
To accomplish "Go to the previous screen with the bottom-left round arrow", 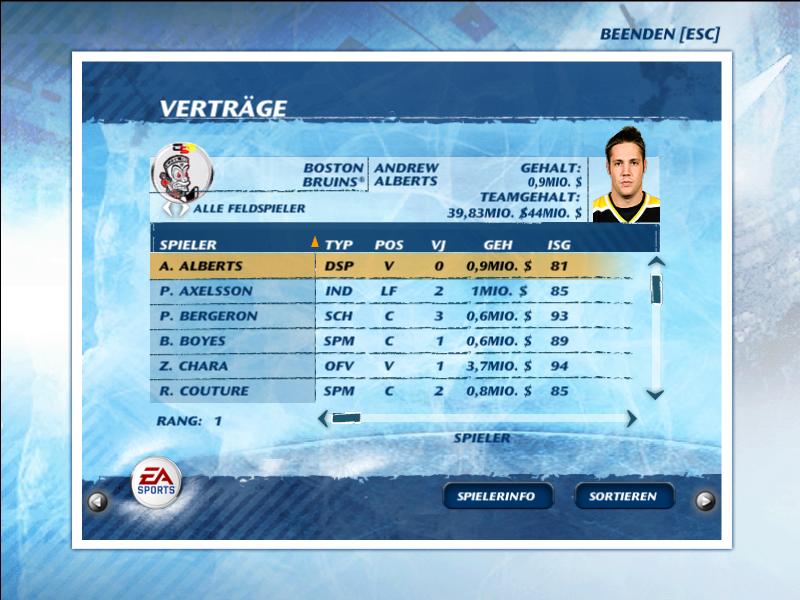I will 97,502.
